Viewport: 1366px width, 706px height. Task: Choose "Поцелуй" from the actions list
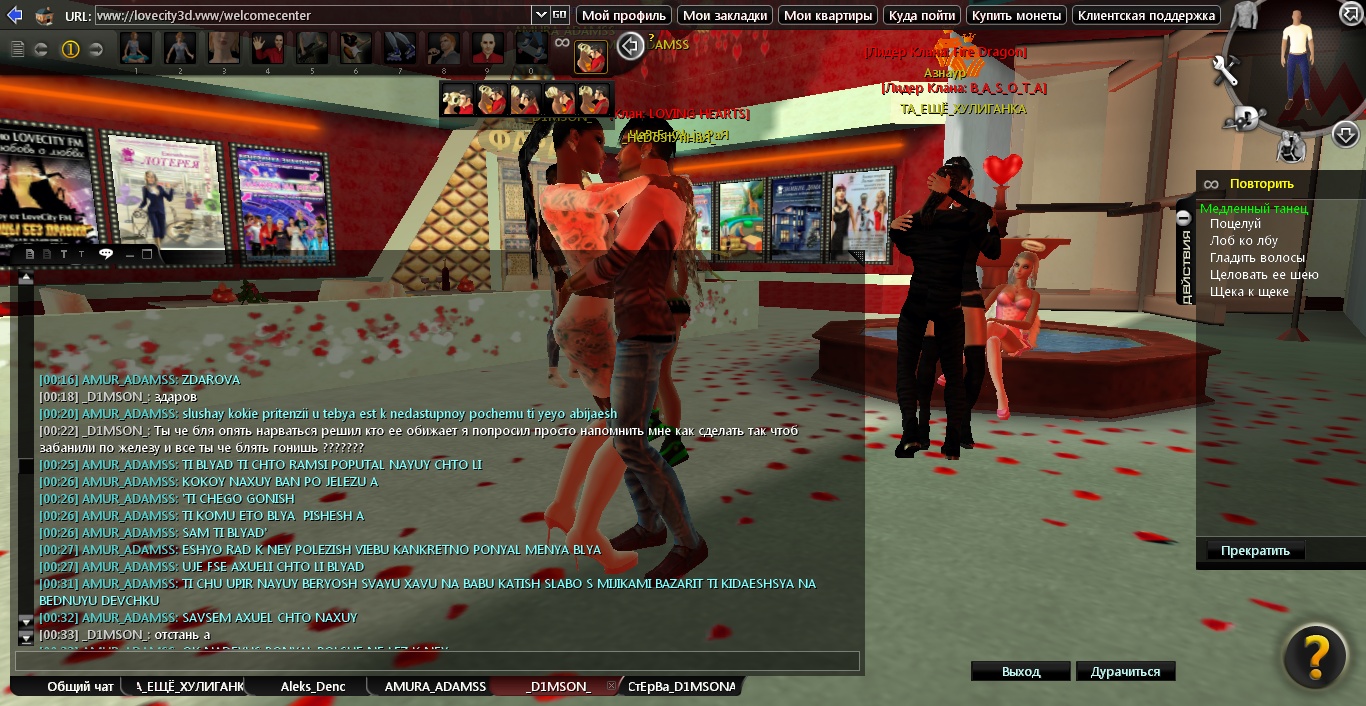point(1235,224)
